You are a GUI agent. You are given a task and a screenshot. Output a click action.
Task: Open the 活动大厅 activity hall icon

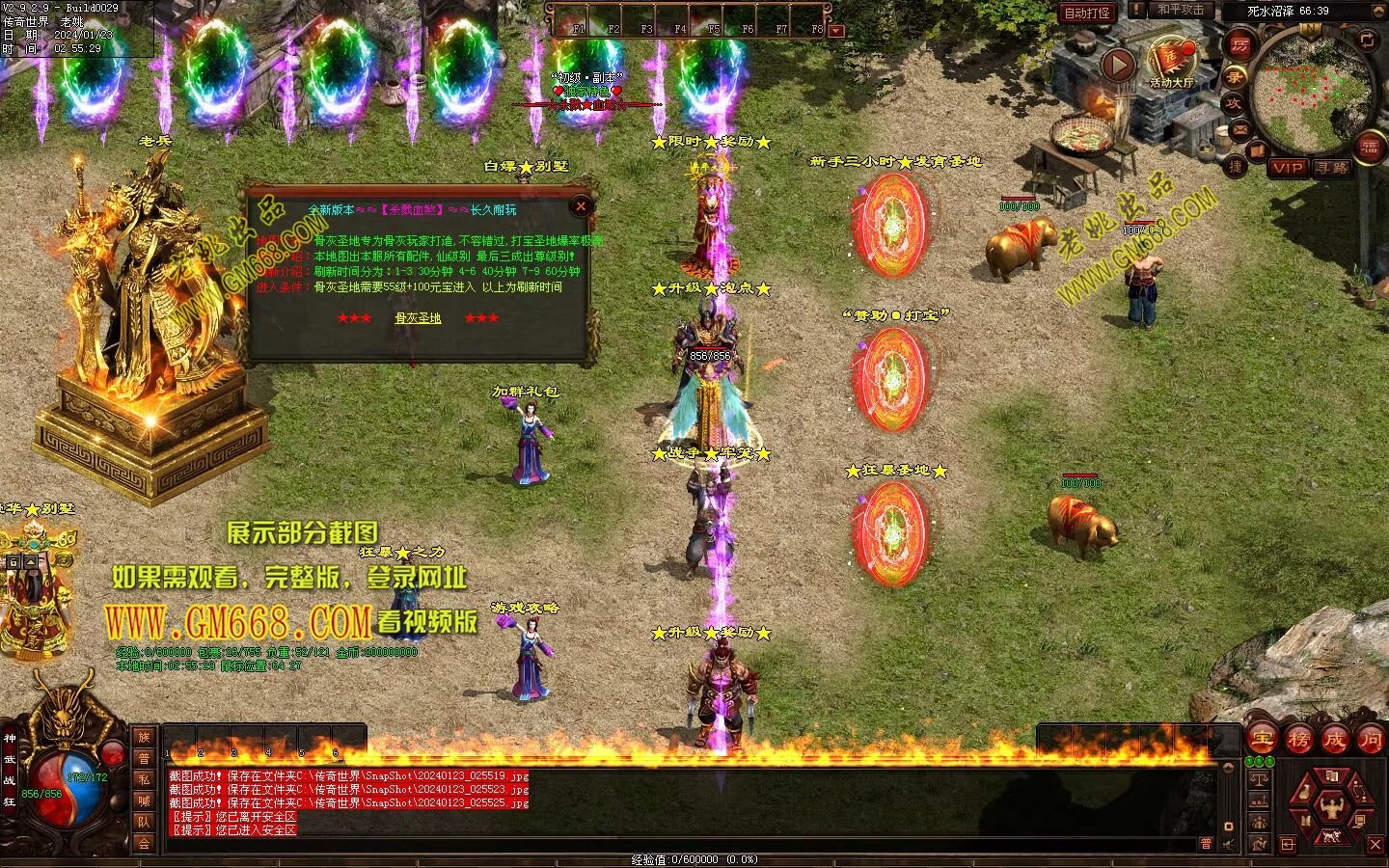1171,60
